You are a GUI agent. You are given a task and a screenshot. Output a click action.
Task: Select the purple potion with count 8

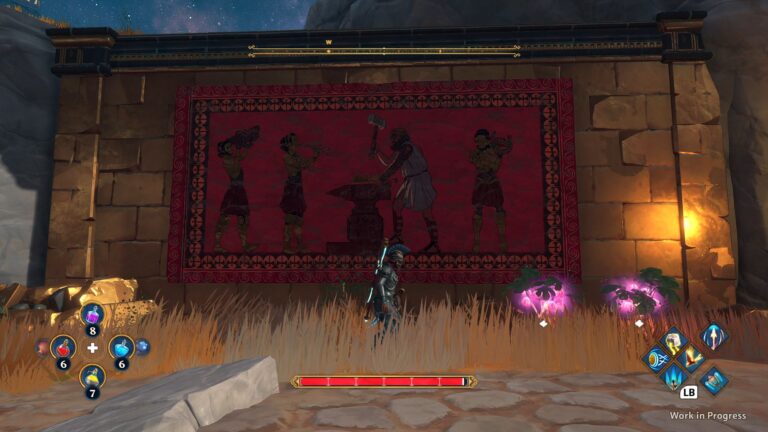coord(92,316)
